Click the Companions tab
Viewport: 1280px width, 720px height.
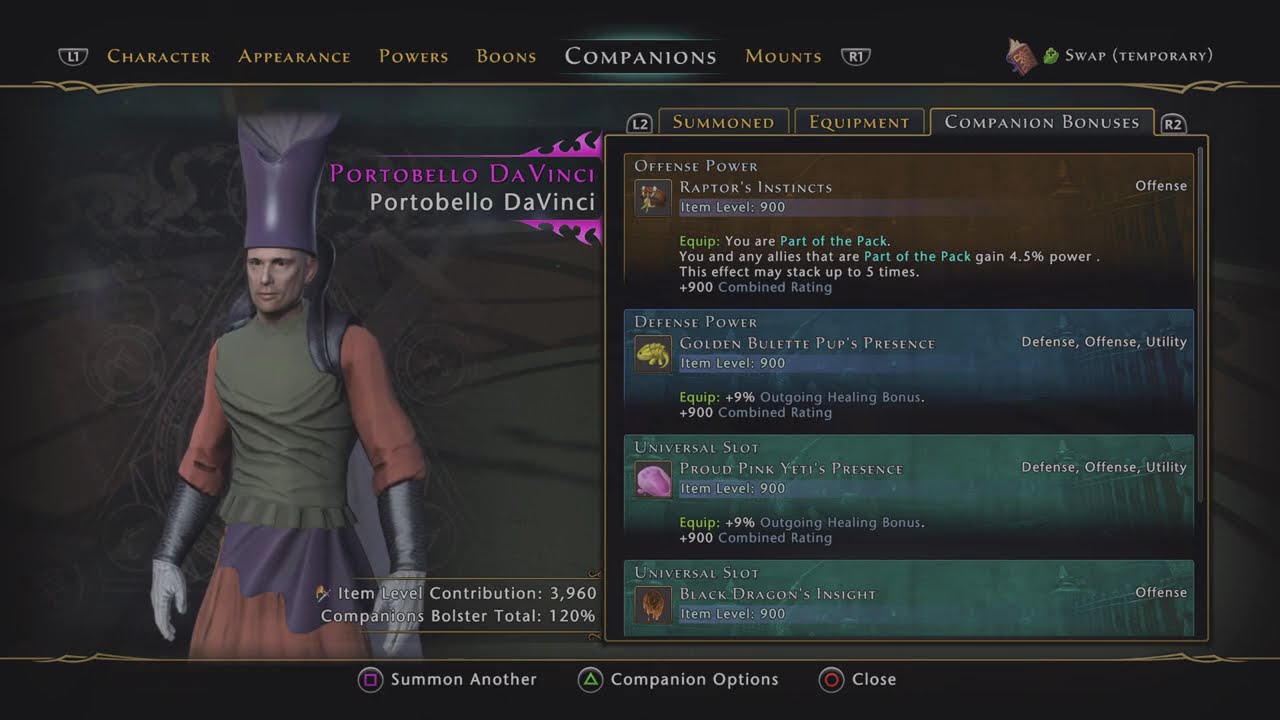(640, 56)
